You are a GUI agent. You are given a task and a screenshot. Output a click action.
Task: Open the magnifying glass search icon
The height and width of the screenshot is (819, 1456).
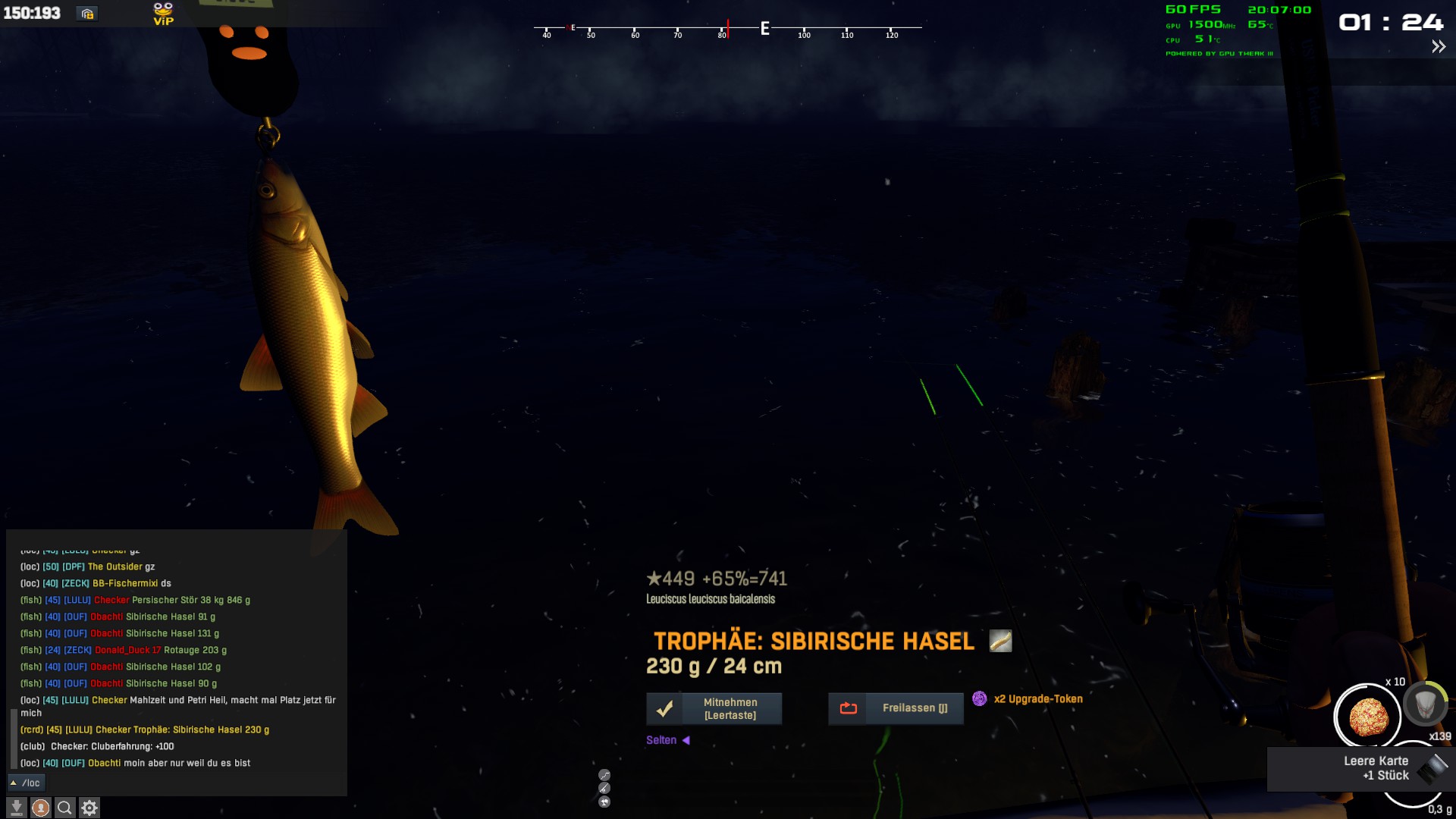[x=65, y=808]
